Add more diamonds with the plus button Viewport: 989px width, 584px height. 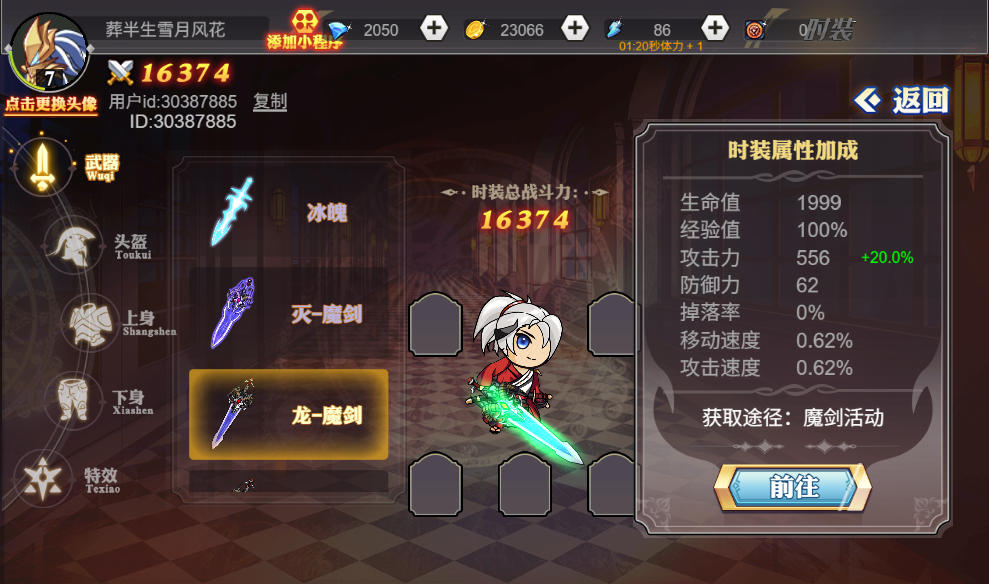(x=434, y=29)
